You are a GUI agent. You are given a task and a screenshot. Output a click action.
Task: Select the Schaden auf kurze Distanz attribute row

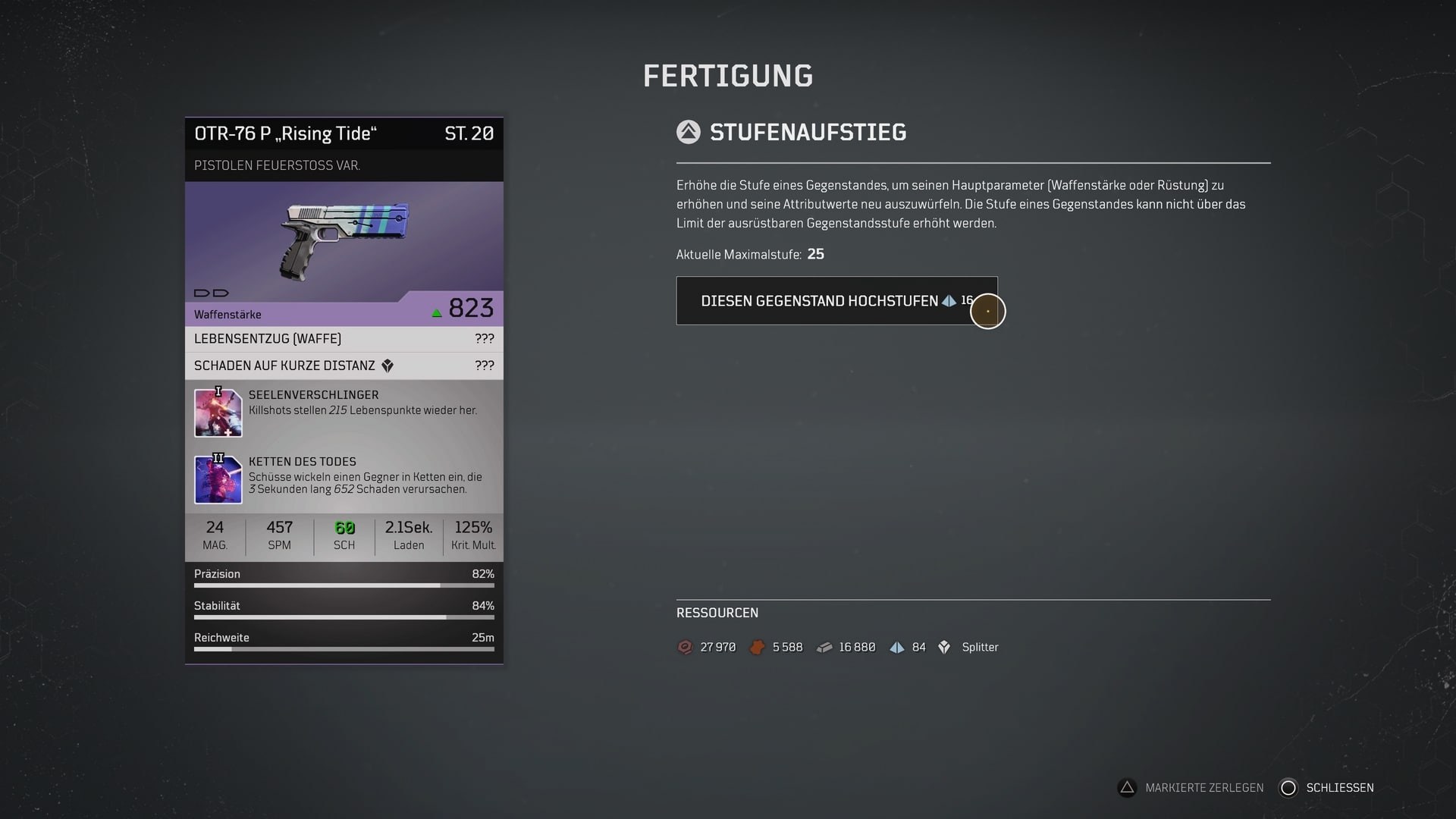pyautogui.click(x=344, y=366)
